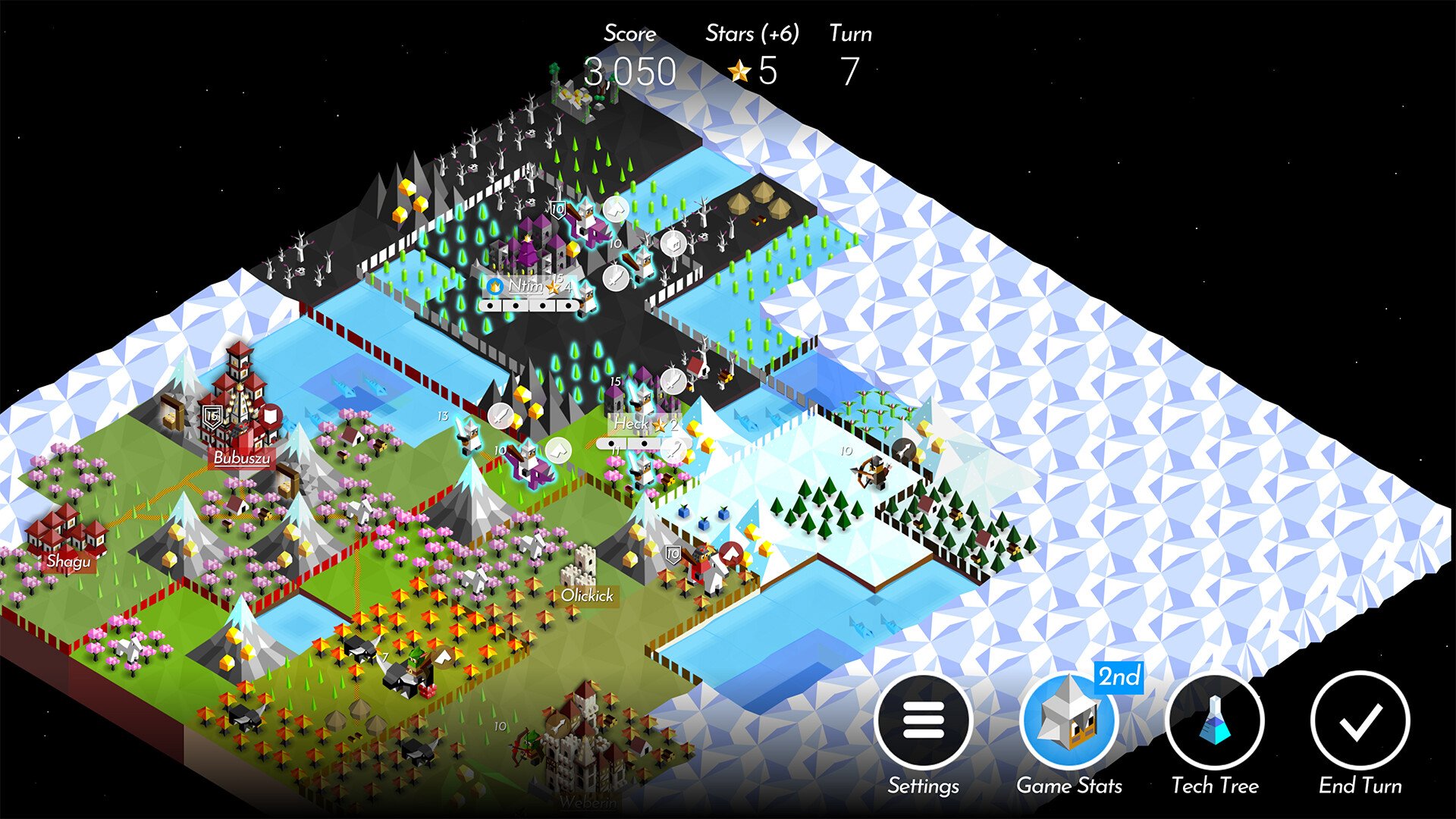Open the Settings menu
Screen dimensions: 1456x819
[x=923, y=720]
